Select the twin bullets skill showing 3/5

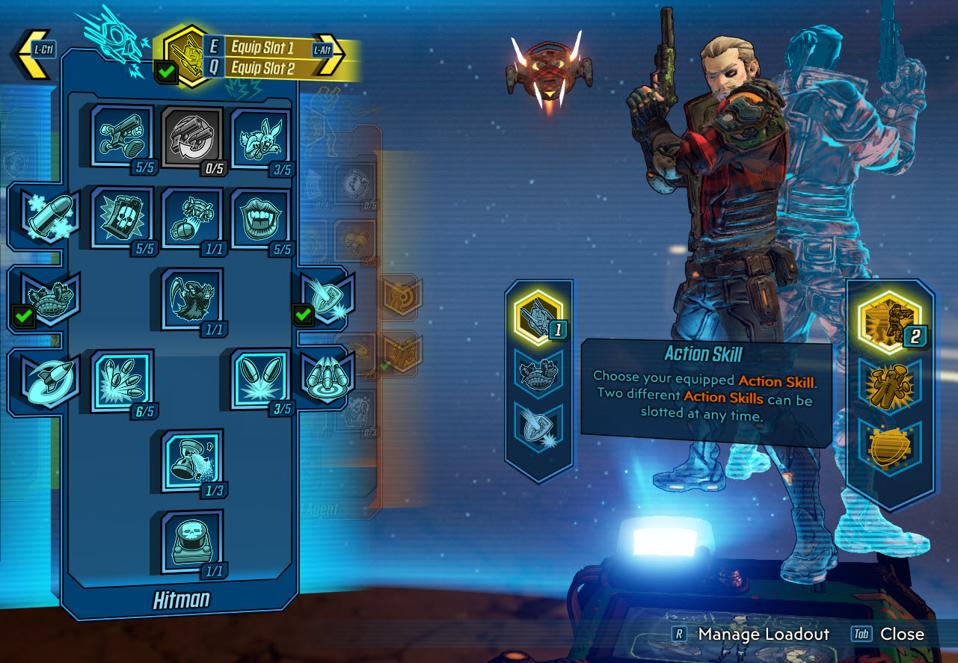[x=262, y=378]
